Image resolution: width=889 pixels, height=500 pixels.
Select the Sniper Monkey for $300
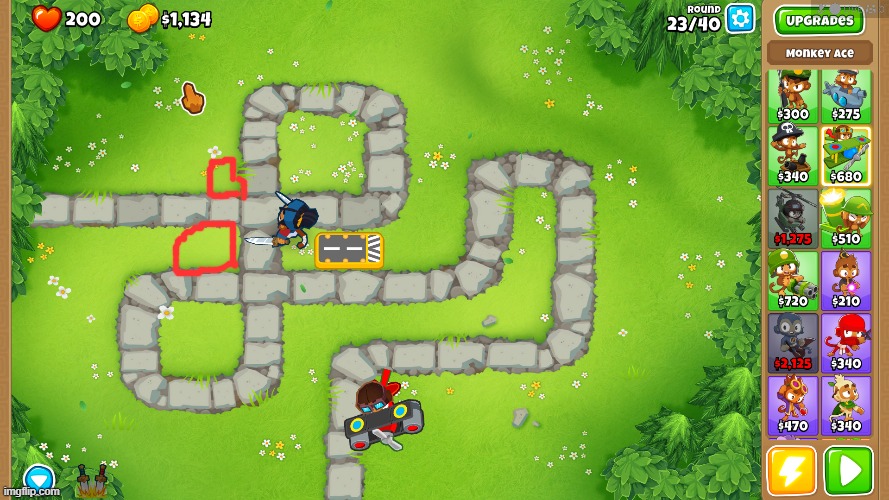click(x=793, y=95)
